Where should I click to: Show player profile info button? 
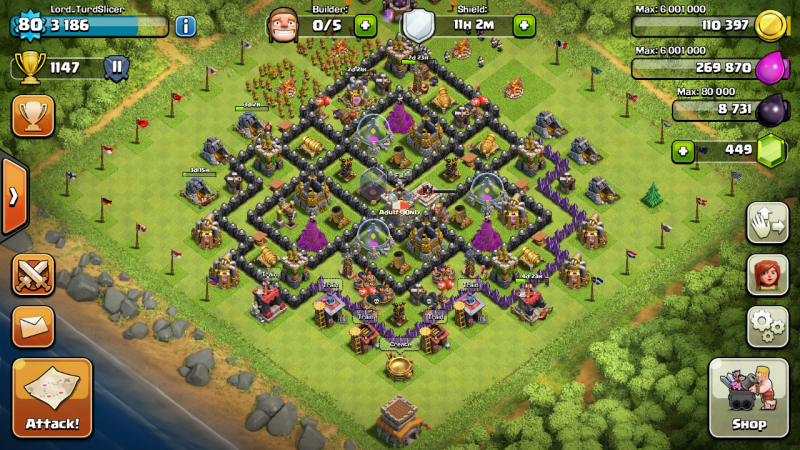point(185,26)
